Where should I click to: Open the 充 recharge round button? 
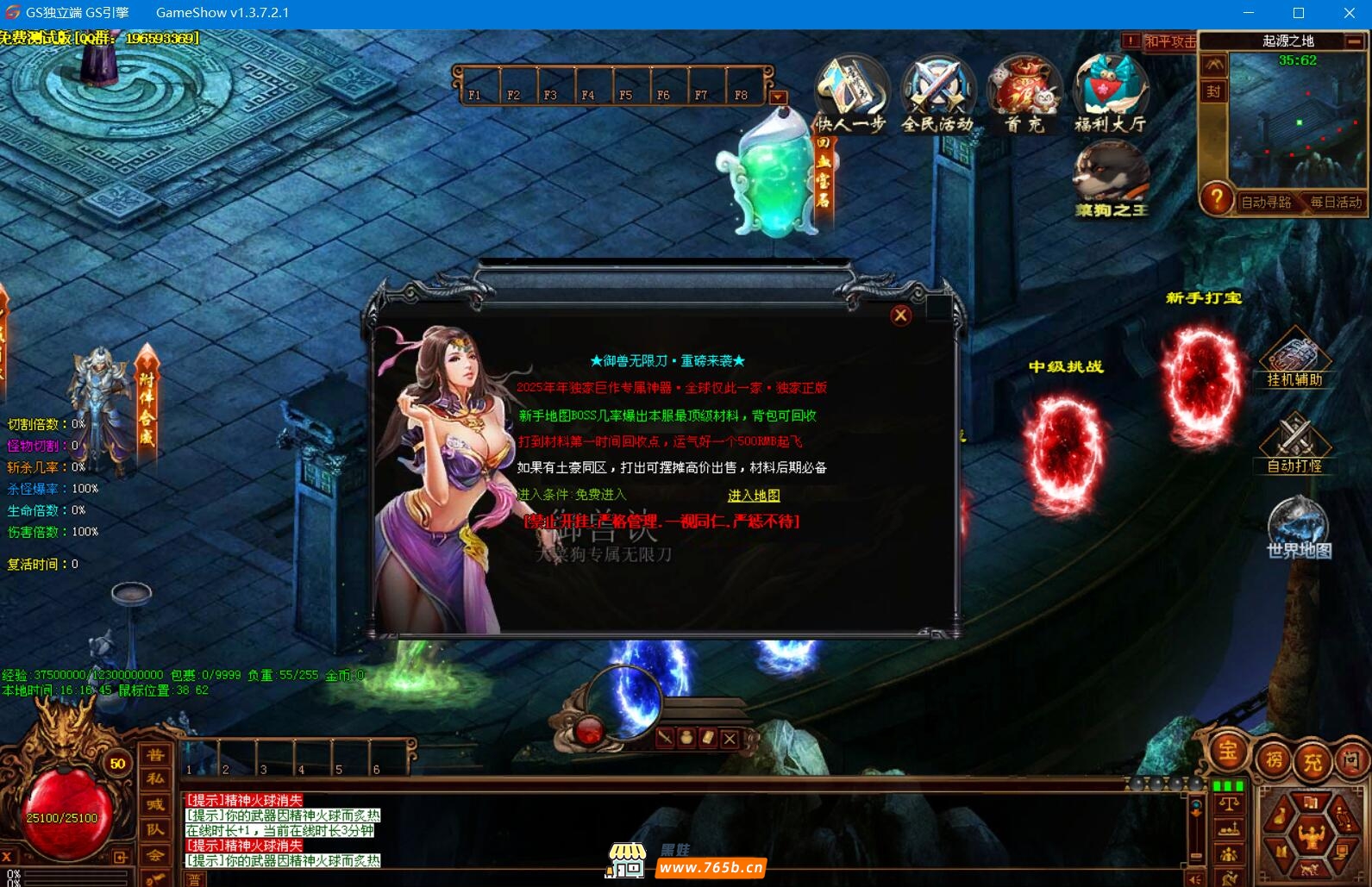click(1312, 761)
